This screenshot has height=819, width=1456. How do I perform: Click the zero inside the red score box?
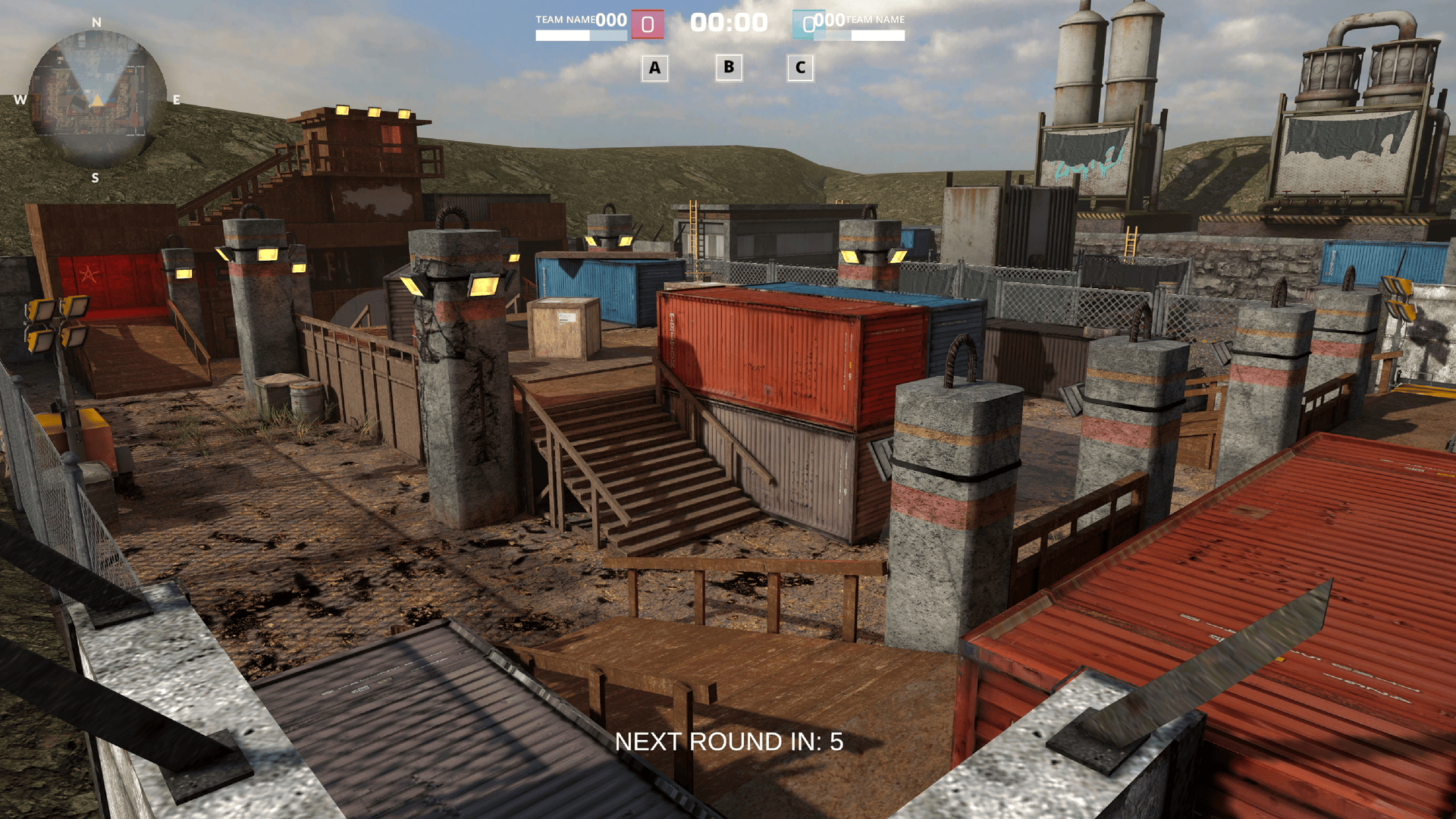tap(647, 24)
